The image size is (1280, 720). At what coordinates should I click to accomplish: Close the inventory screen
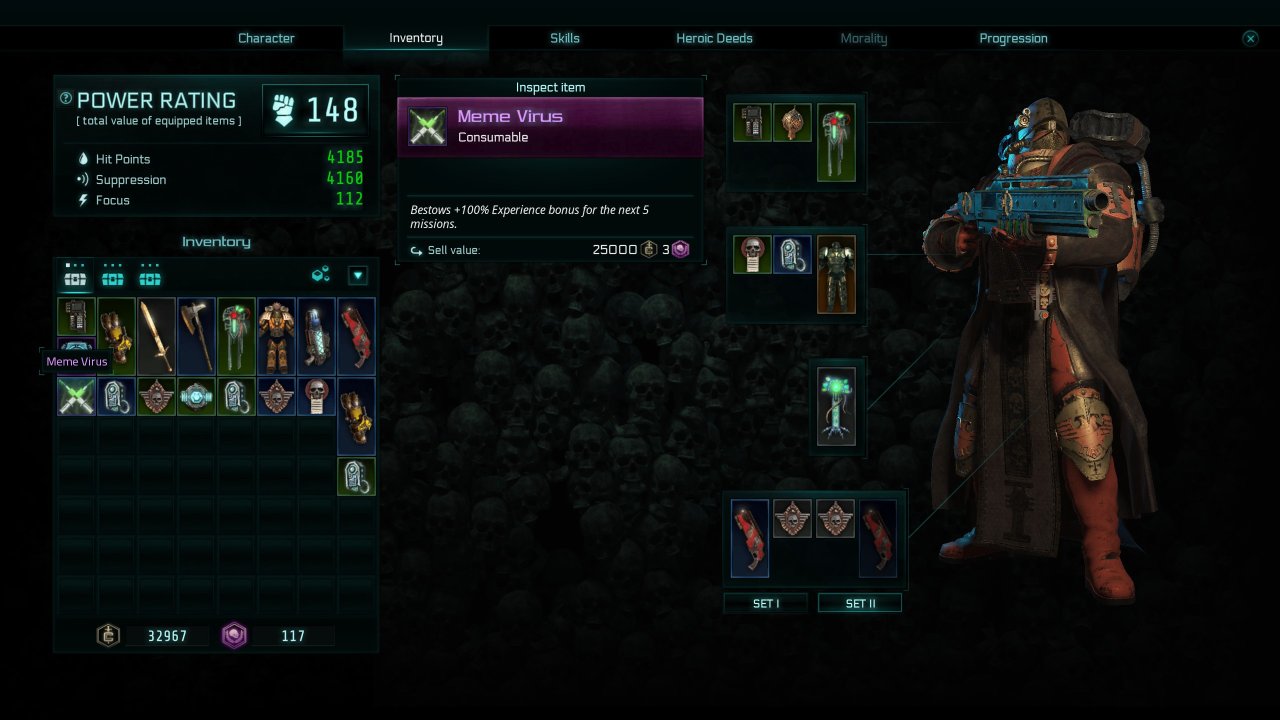coord(1250,38)
